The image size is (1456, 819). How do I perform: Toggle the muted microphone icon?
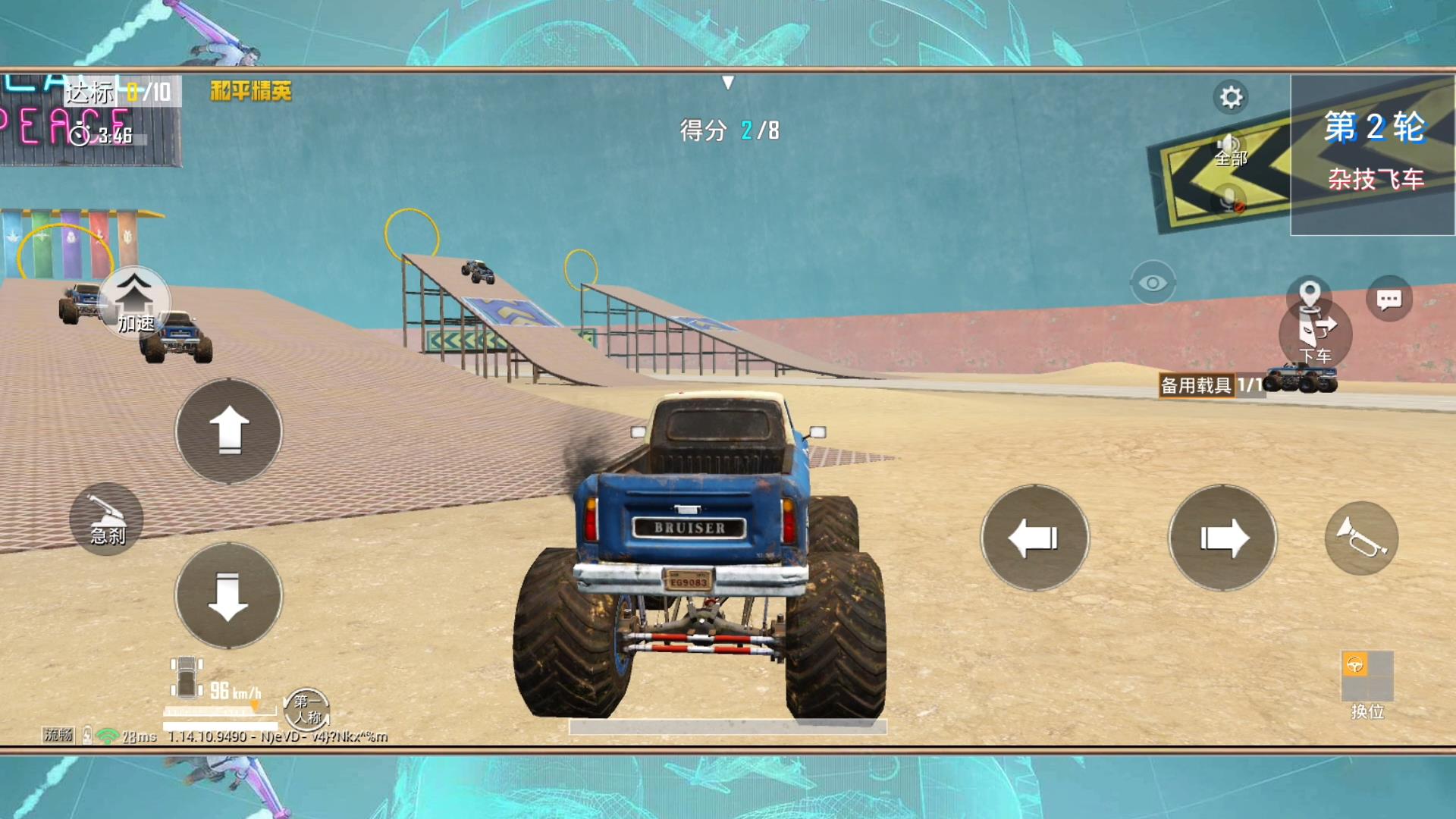click(1230, 201)
